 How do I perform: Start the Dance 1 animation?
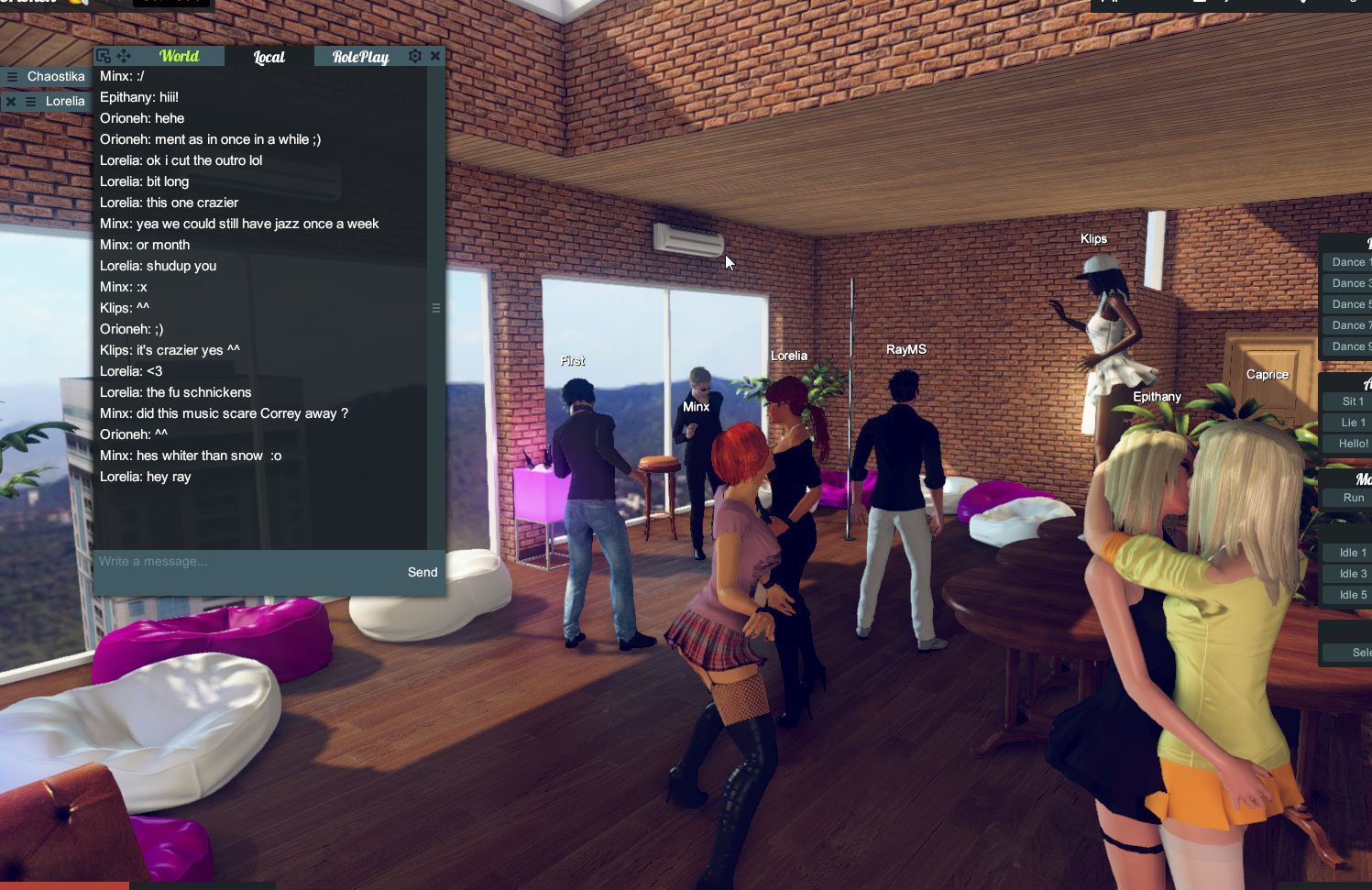pos(1347,261)
